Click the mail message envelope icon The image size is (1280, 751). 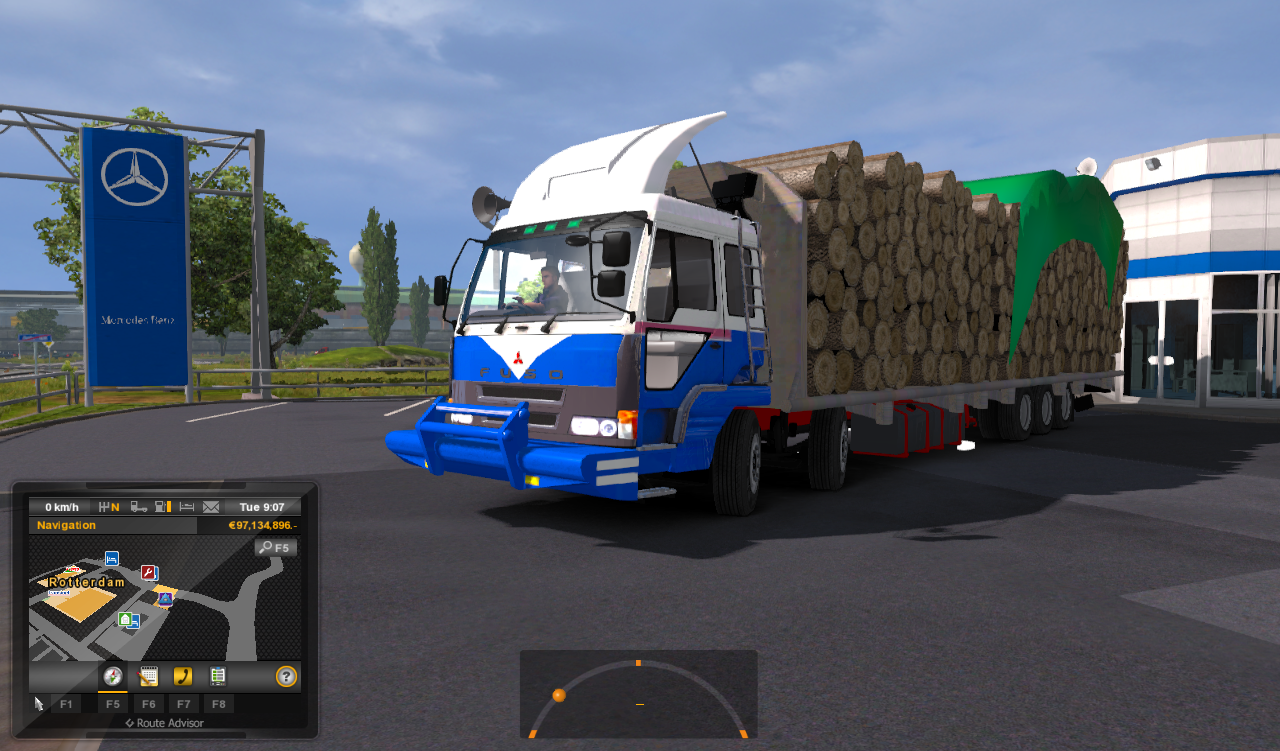[211, 507]
